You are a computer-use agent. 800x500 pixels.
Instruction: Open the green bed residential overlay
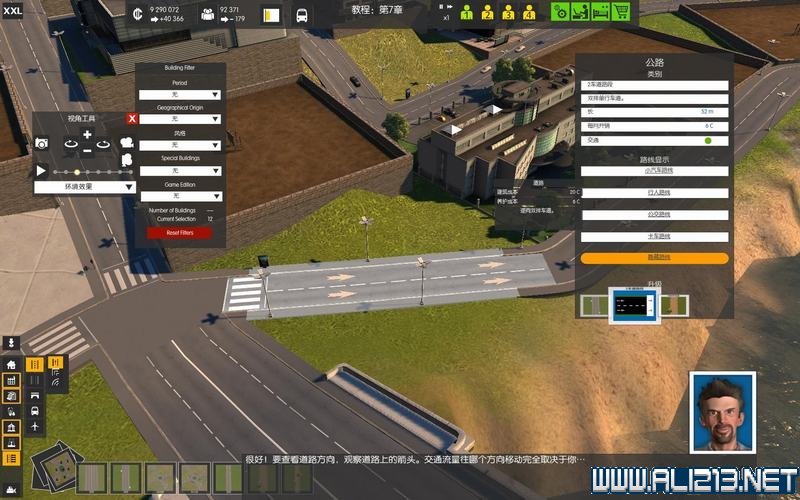point(600,12)
